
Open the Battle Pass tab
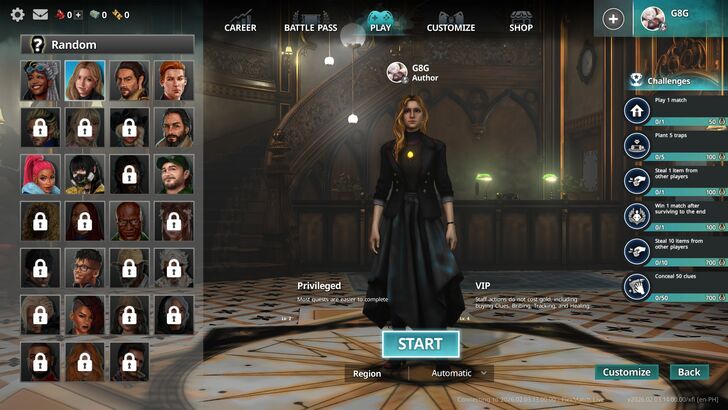click(310, 21)
